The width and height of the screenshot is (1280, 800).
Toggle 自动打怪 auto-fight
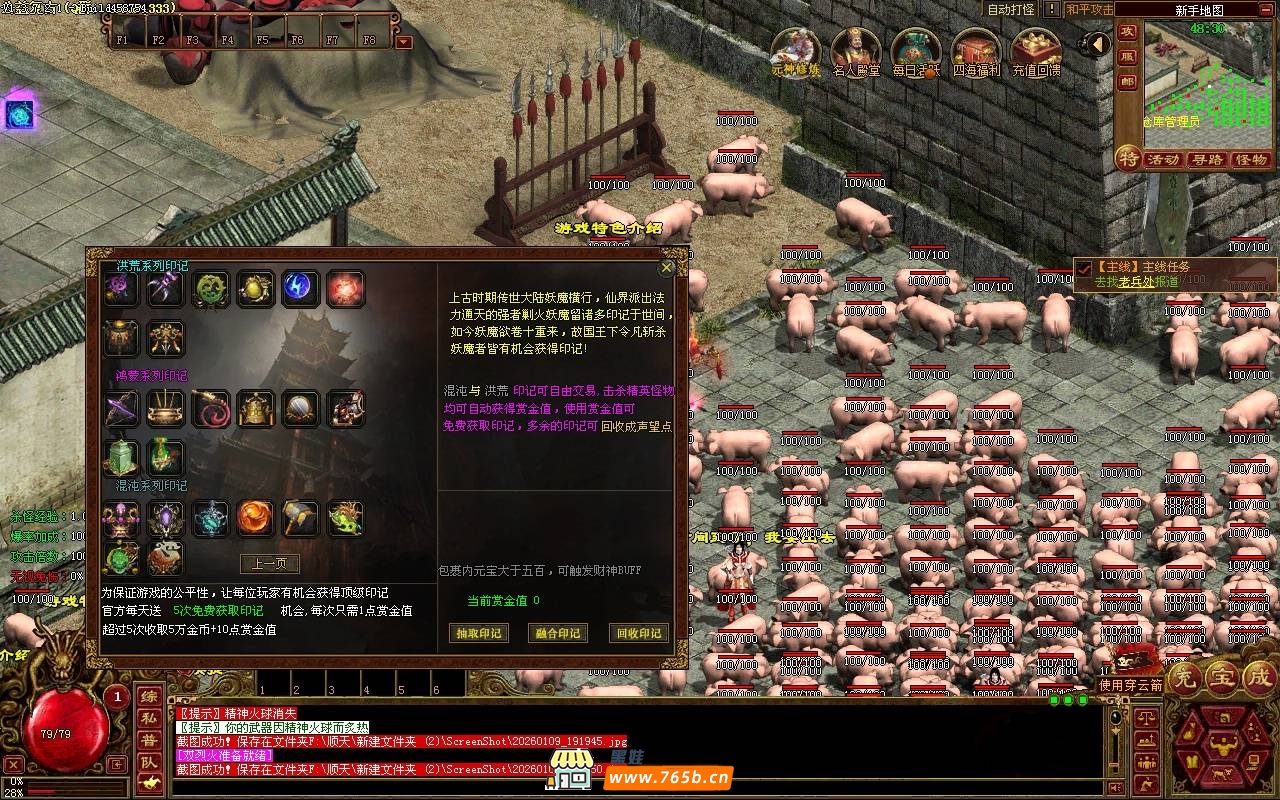coord(1011,9)
